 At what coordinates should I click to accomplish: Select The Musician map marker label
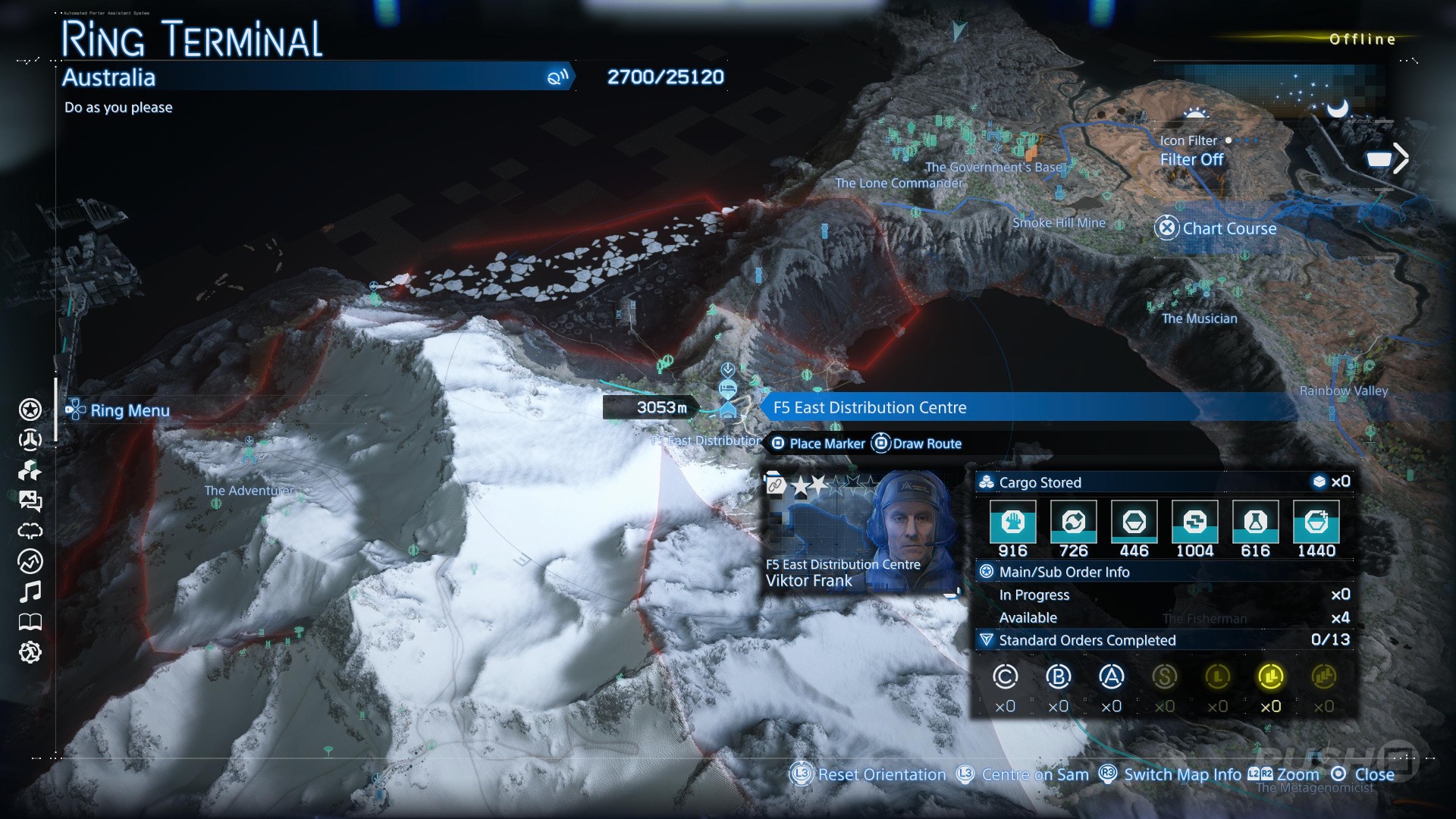coord(1199,318)
